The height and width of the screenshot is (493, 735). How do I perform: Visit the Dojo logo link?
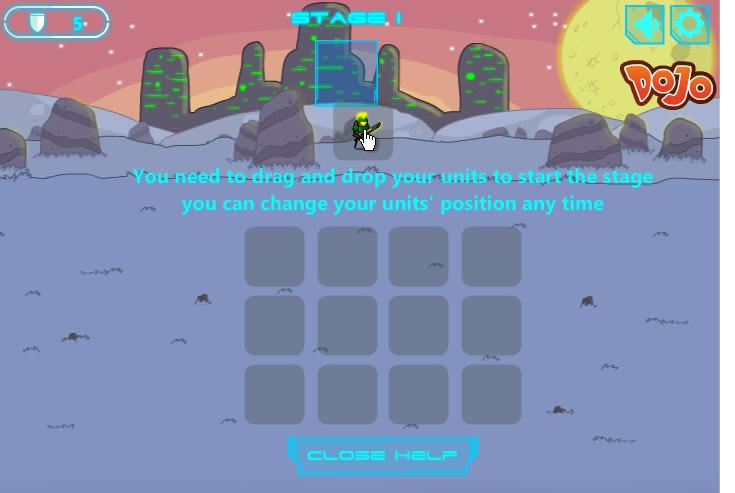pos(668,83)
